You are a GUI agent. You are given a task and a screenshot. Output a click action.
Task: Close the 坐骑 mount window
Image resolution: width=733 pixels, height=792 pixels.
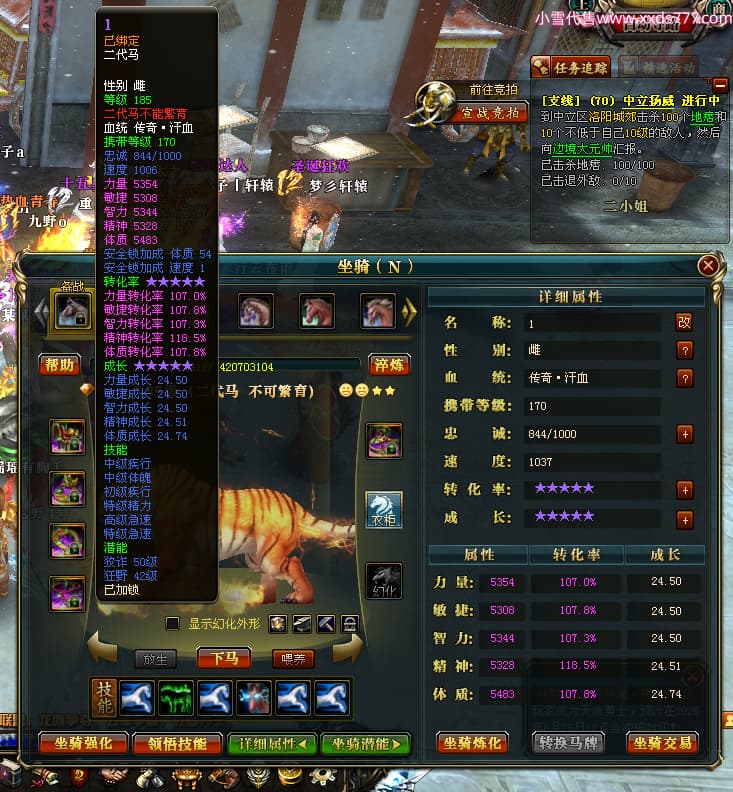pos(708,265)
